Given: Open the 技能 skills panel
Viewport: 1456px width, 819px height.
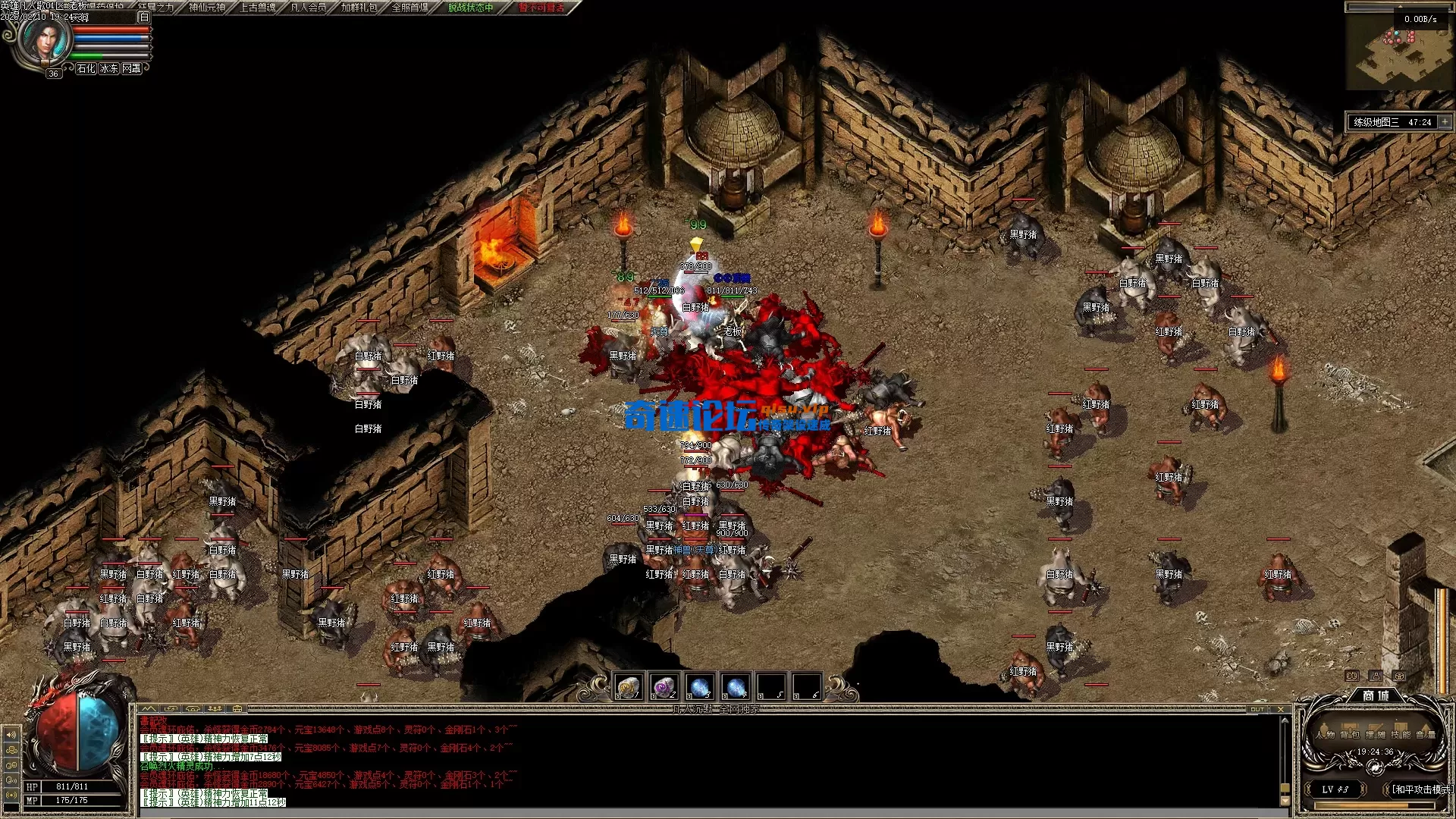Looking at the screenshot, I should point(1400,734).
